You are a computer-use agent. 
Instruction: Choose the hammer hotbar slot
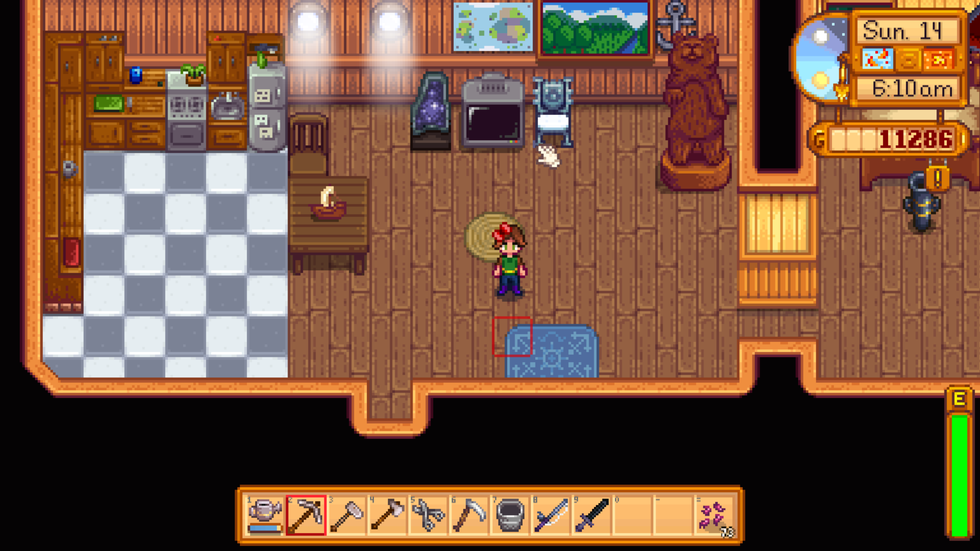[347, 516]
